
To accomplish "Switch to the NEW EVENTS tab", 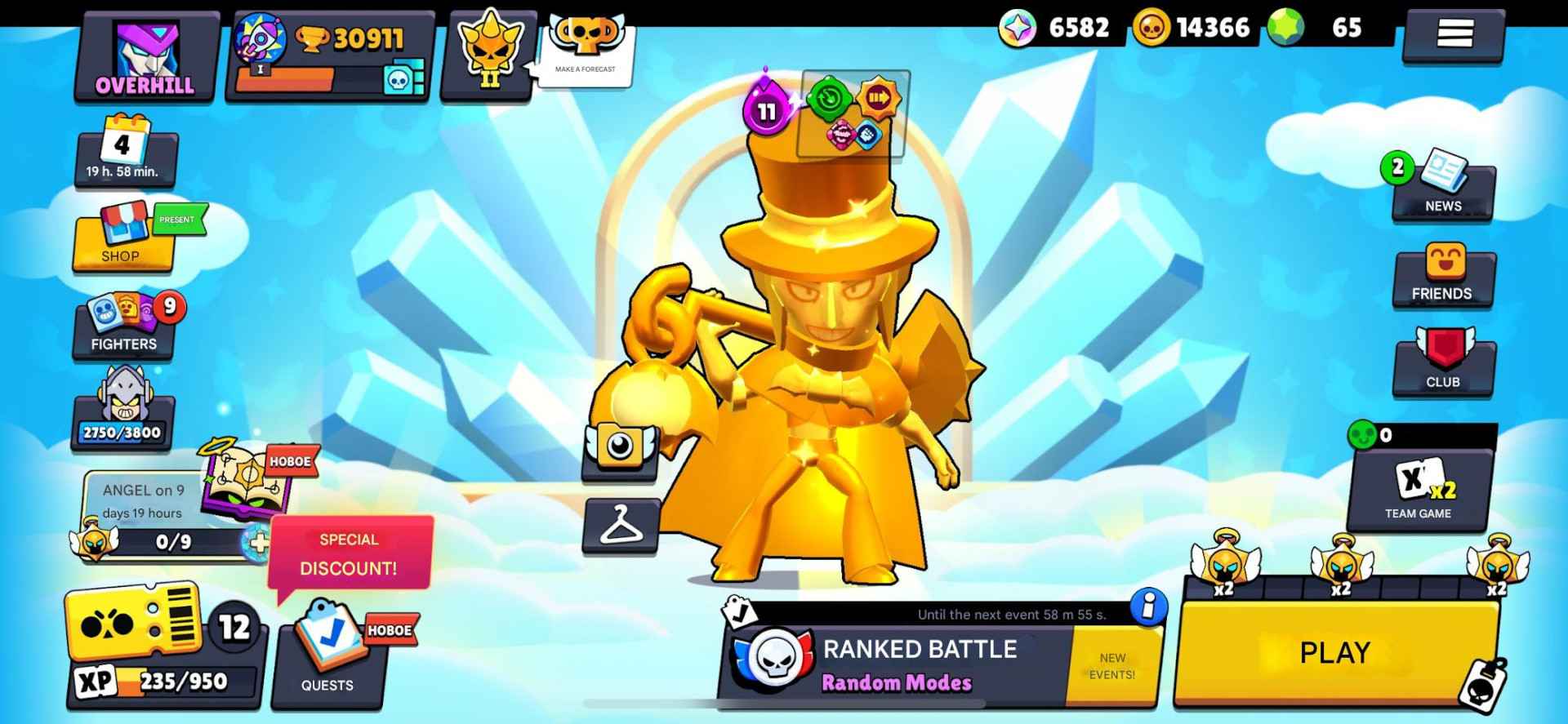I will click(1113, 665).
